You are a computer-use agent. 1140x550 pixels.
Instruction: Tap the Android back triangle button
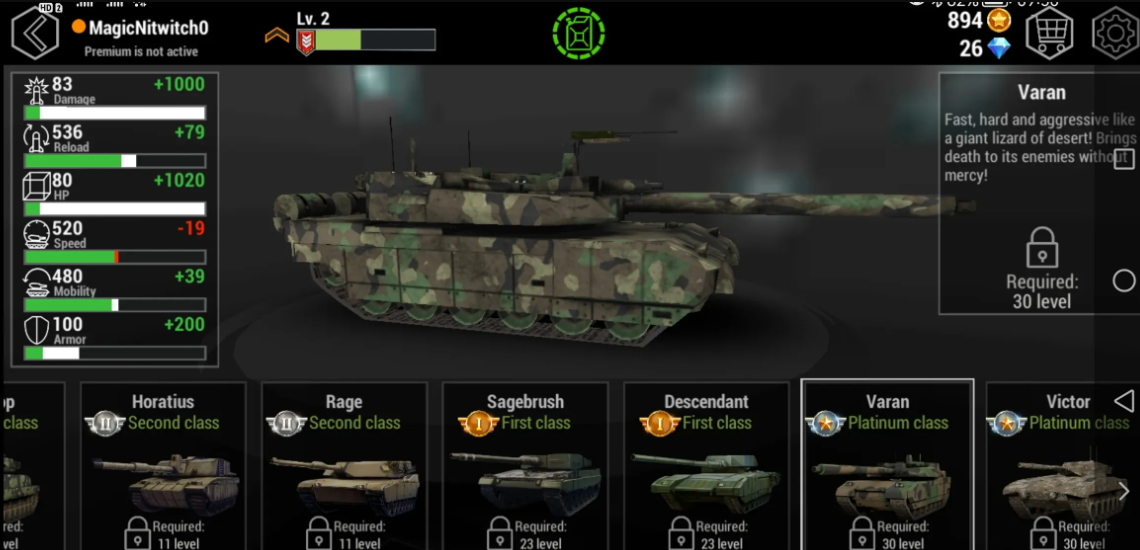[x=1124, y=401]
